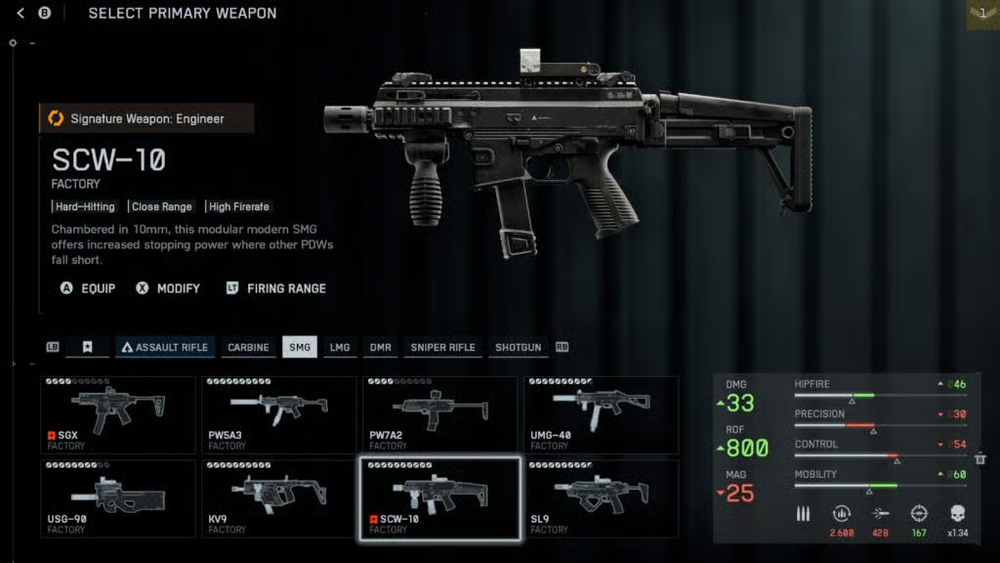Switch to the Shotgun category
Screen dimensions: 1000x563
518,347
